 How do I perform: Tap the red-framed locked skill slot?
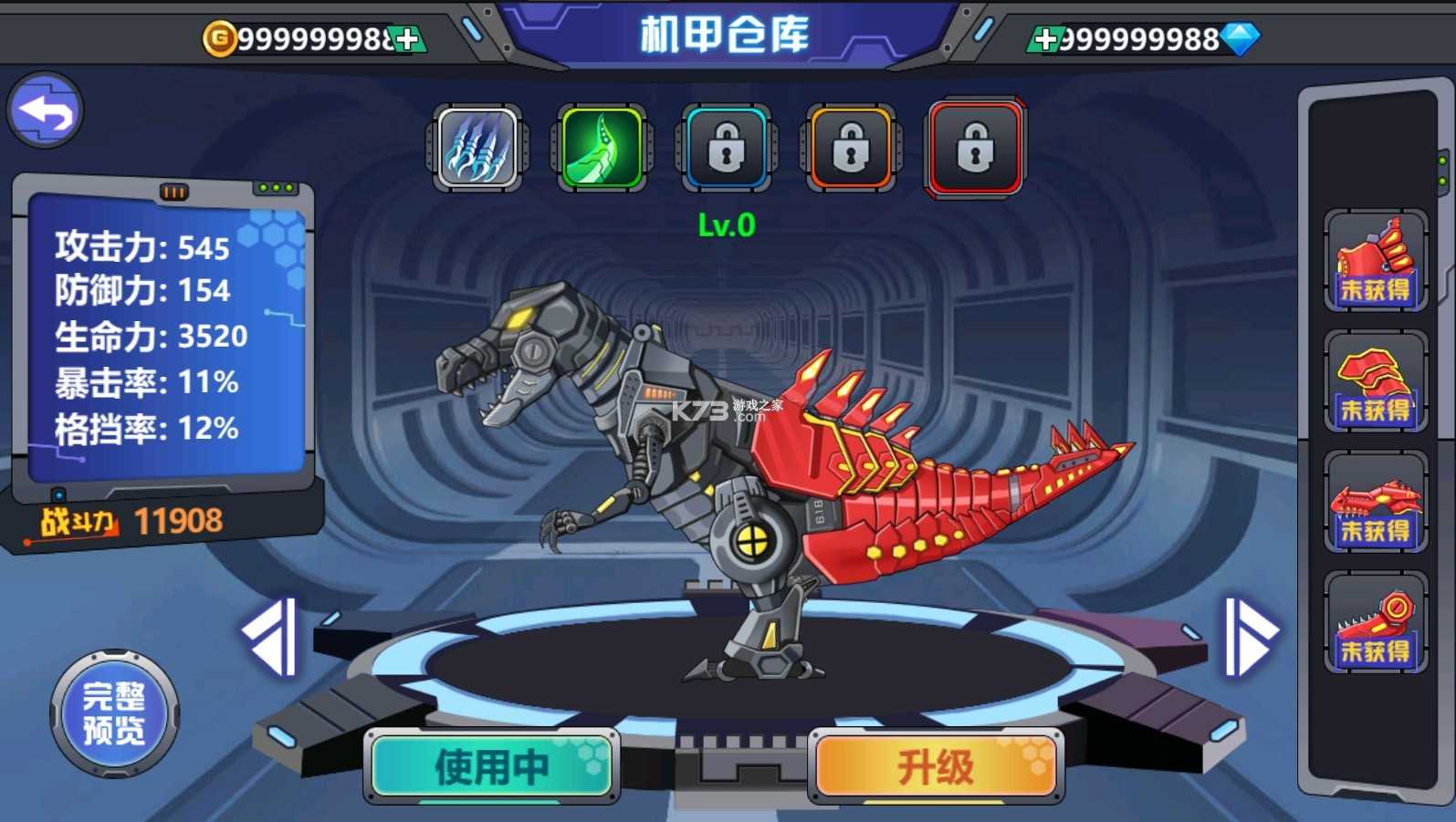click(x=975, y=148)
